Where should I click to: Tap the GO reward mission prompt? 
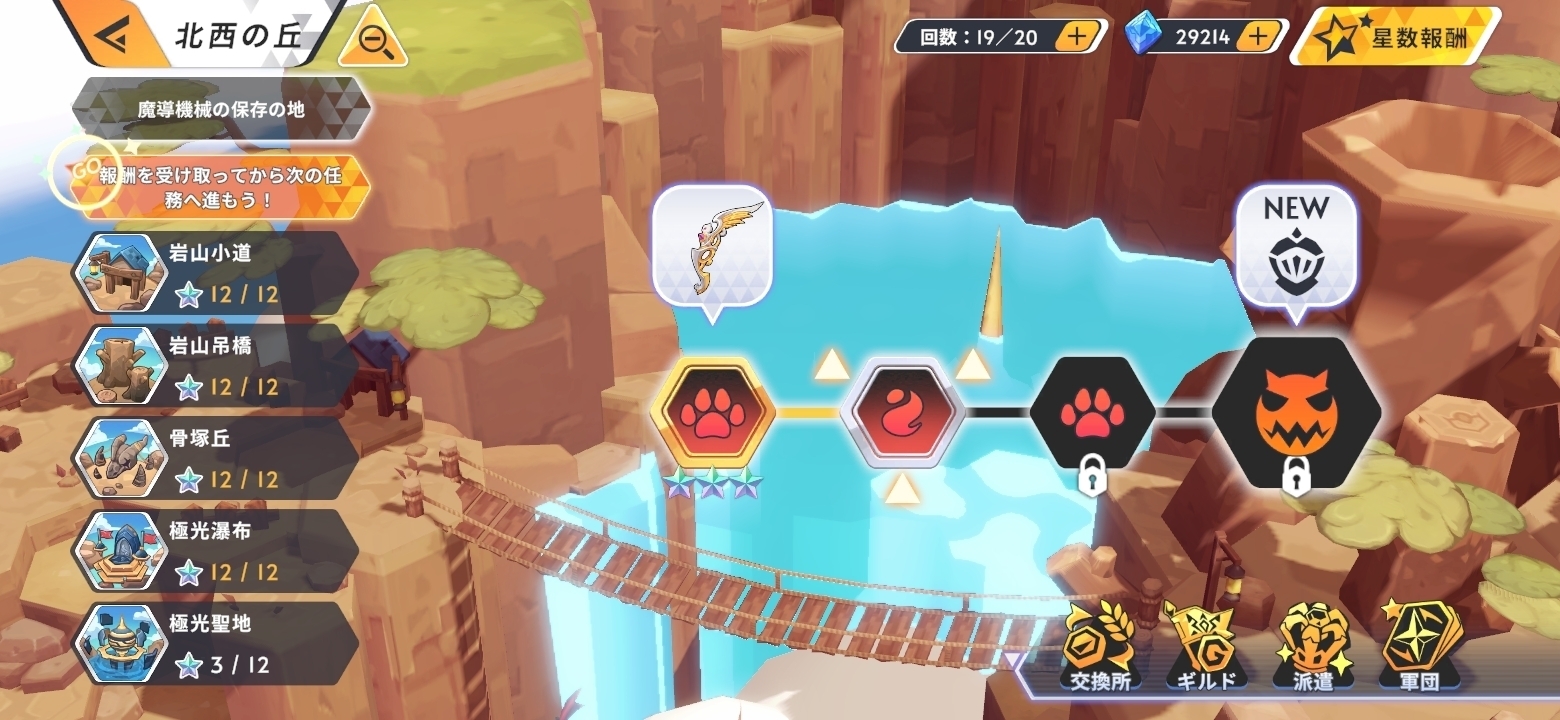(220, 186)
